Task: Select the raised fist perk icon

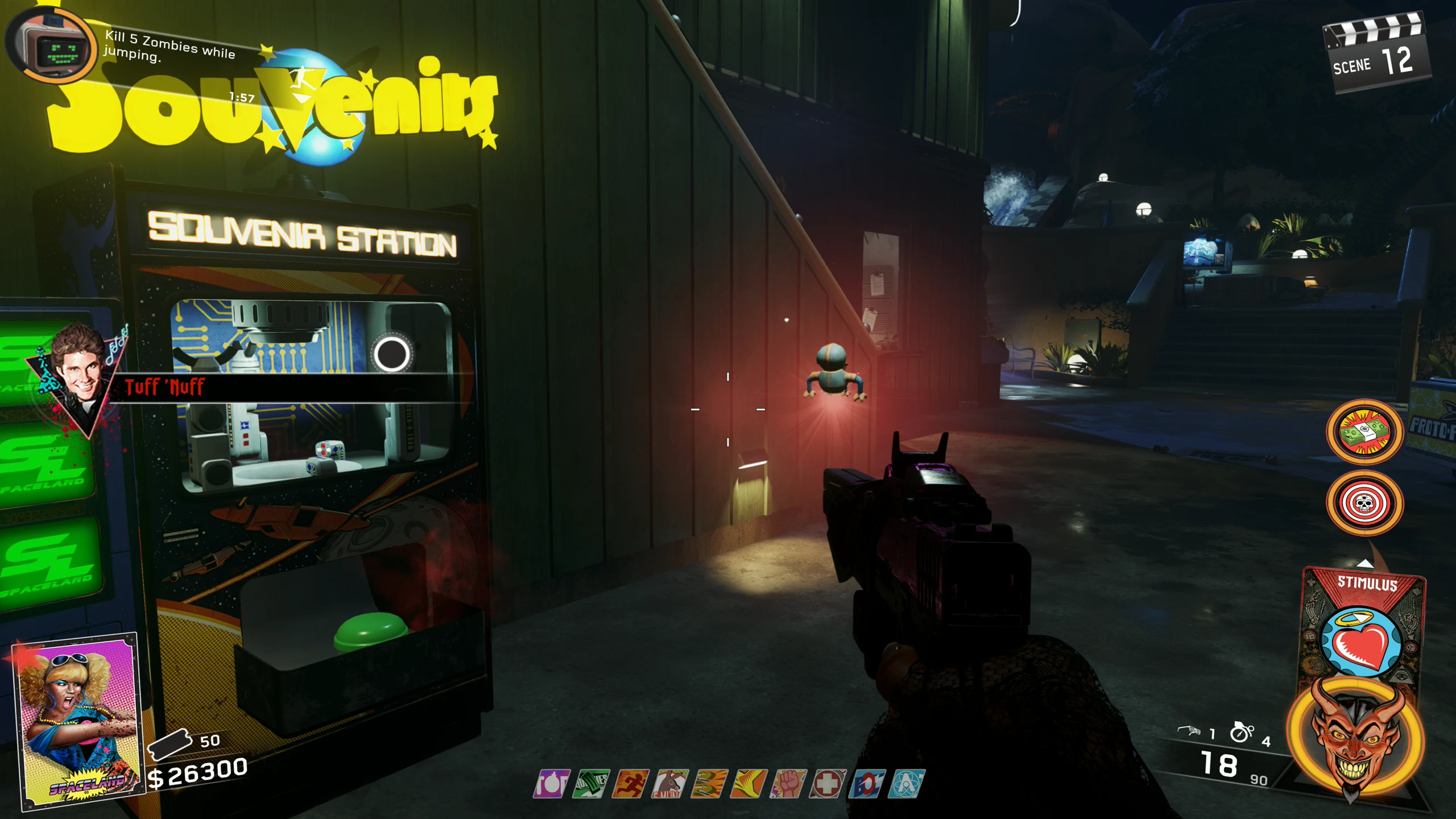Action: pyautogui.click(x=788, y=784)
